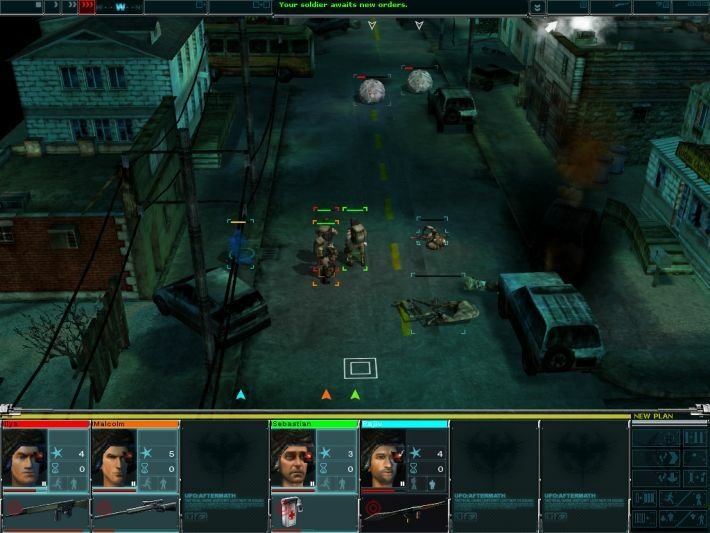Image resolution: width=710 pixels, height=533 pixels.
Task: Click the cyan squad marker arrow
Action: (x=240, y=395)
